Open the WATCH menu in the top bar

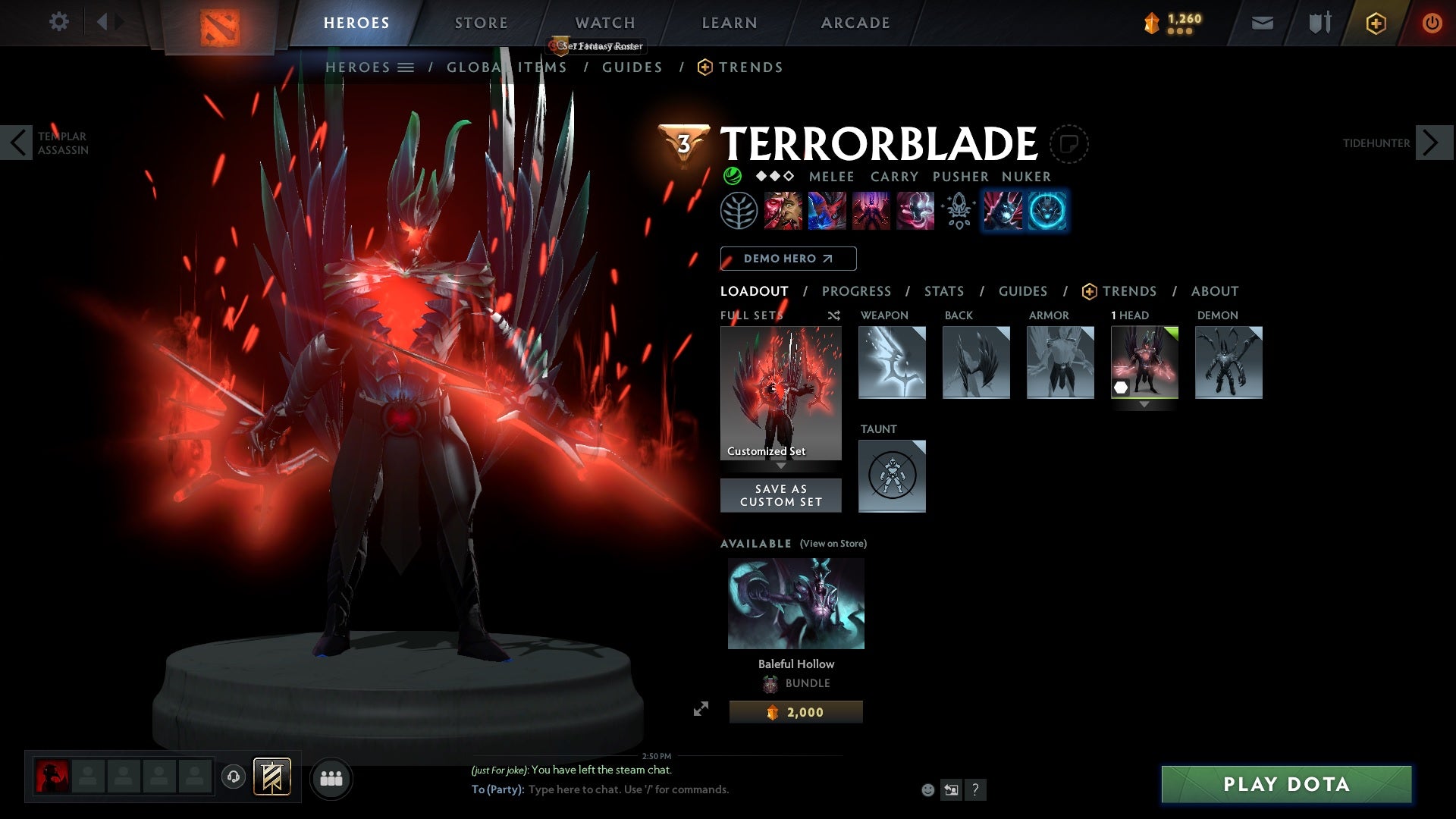604,22
